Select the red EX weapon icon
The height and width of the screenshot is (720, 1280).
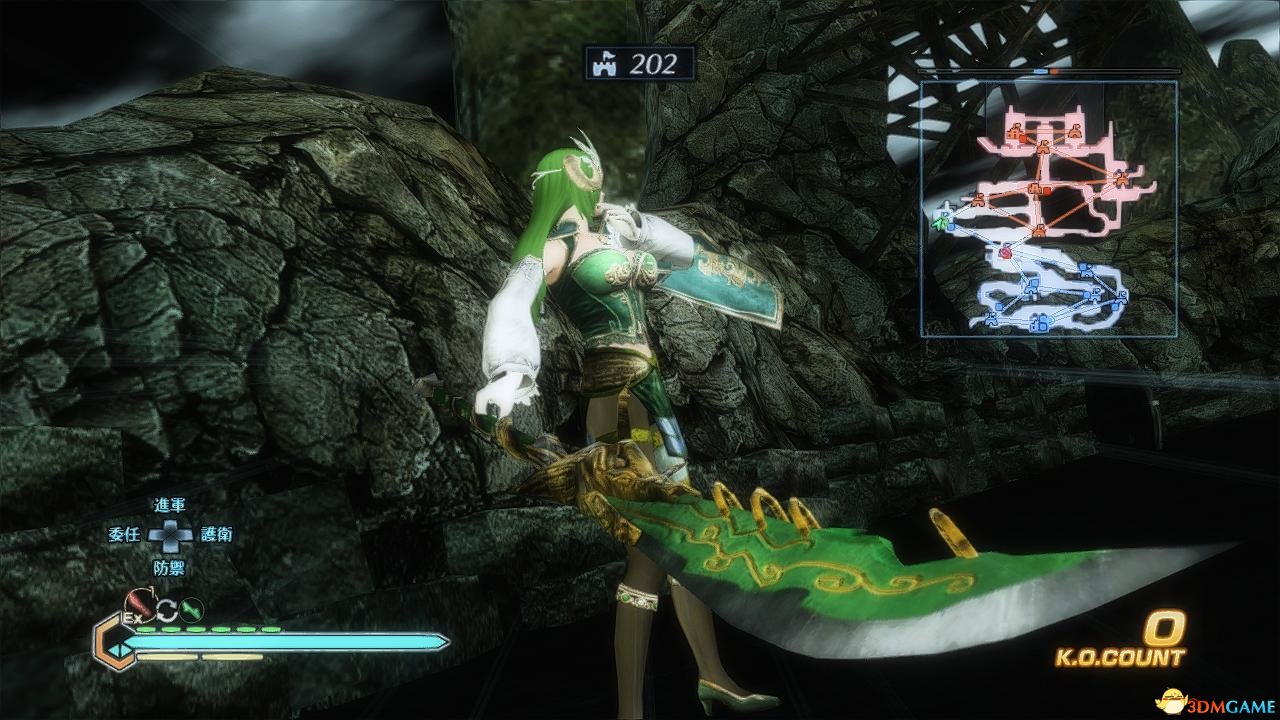137,604
